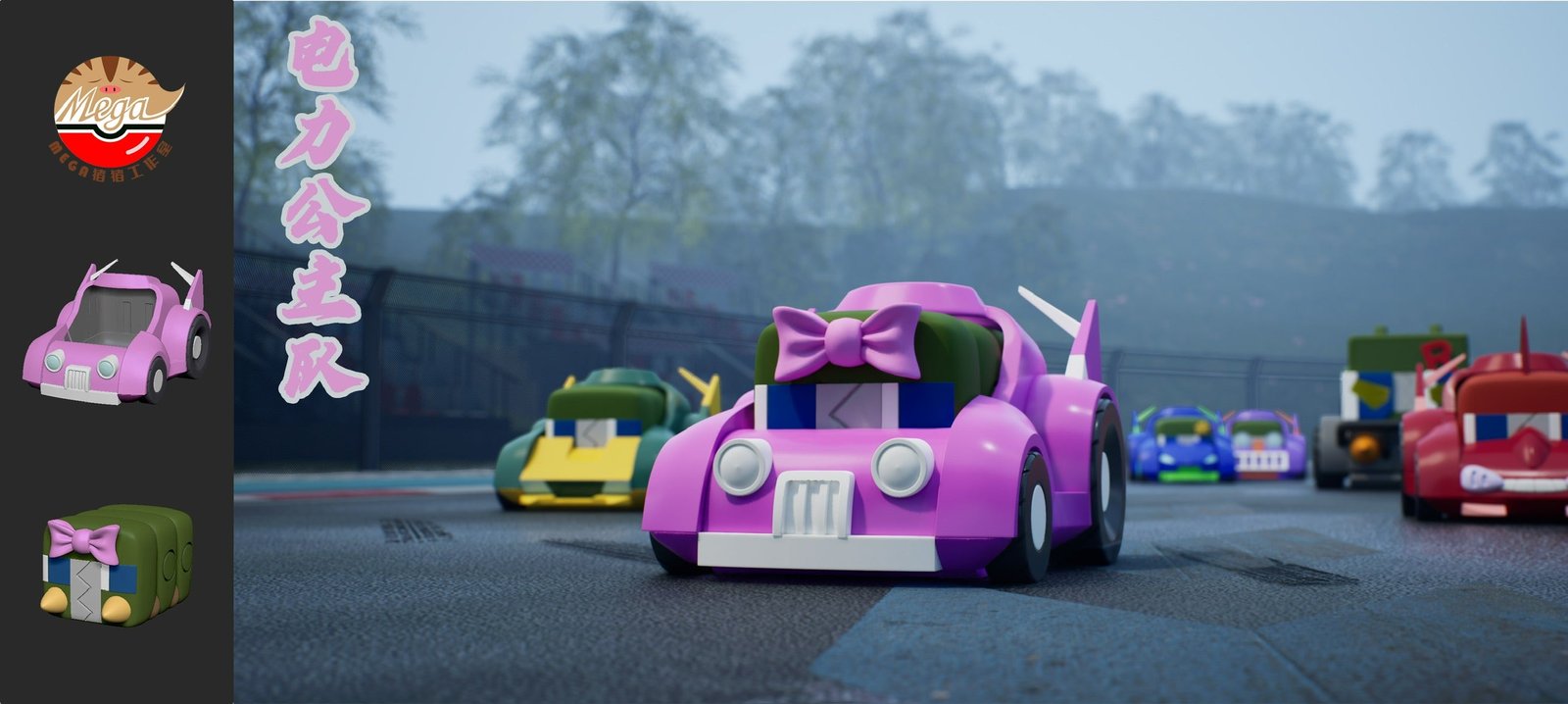Click the Mega studio logo
Screen dimensions: 1568x704
tap(115, 111)
